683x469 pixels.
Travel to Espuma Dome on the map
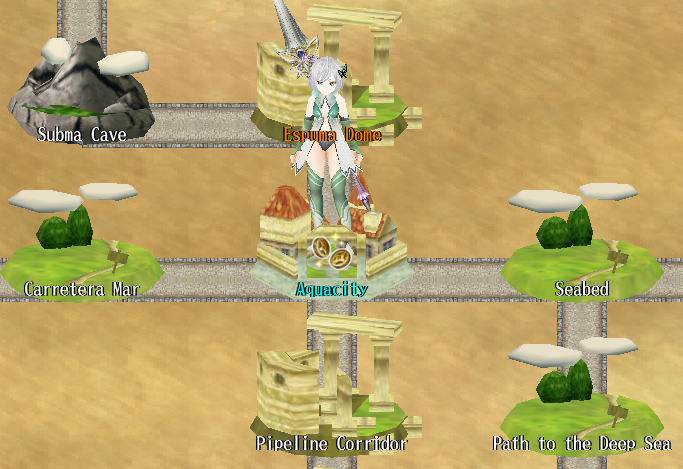point(330,90)
